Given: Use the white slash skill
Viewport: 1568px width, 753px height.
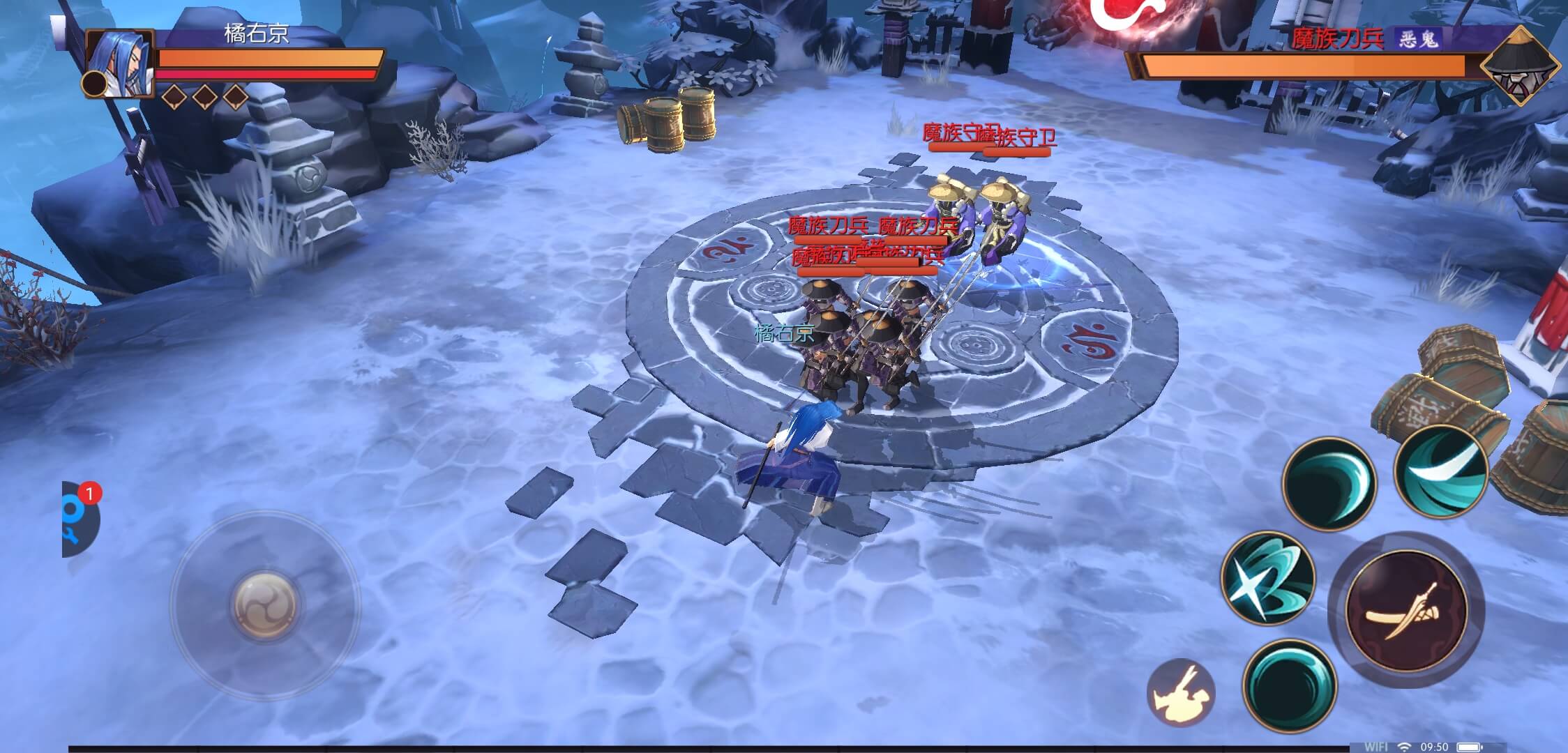Looking at the screenshot, I should 1441,471.
